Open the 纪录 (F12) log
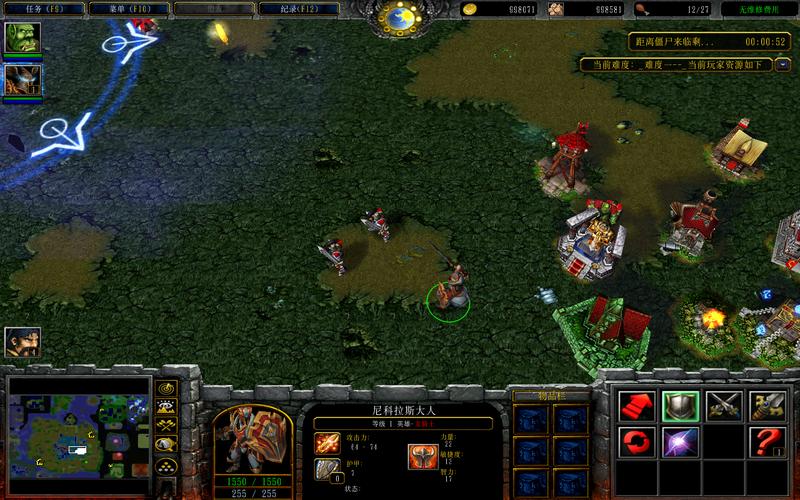The width and height of the screenshot is (800, 500). tap(297, 10)
